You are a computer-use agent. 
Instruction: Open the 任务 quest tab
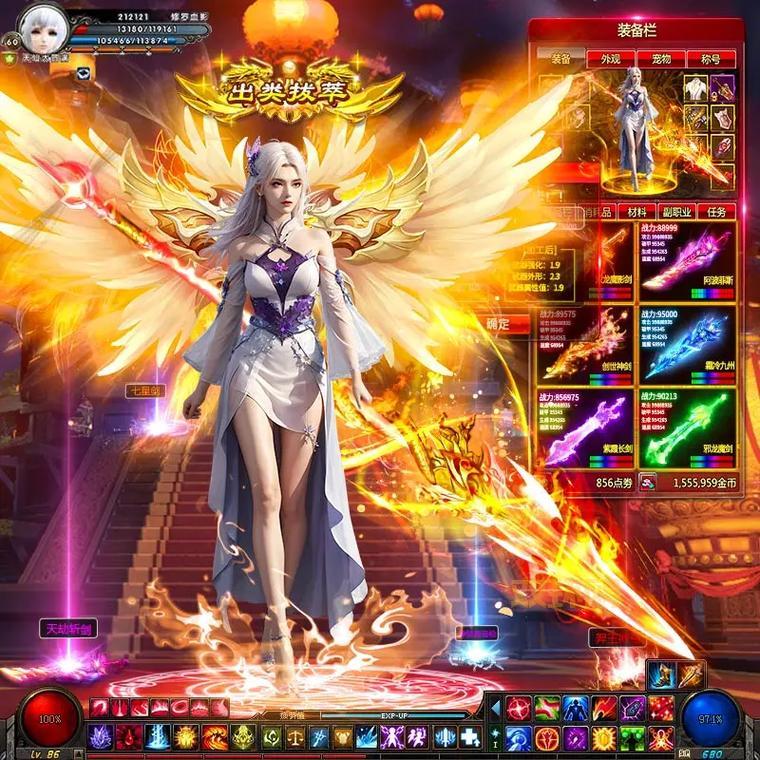click(716, 212)
